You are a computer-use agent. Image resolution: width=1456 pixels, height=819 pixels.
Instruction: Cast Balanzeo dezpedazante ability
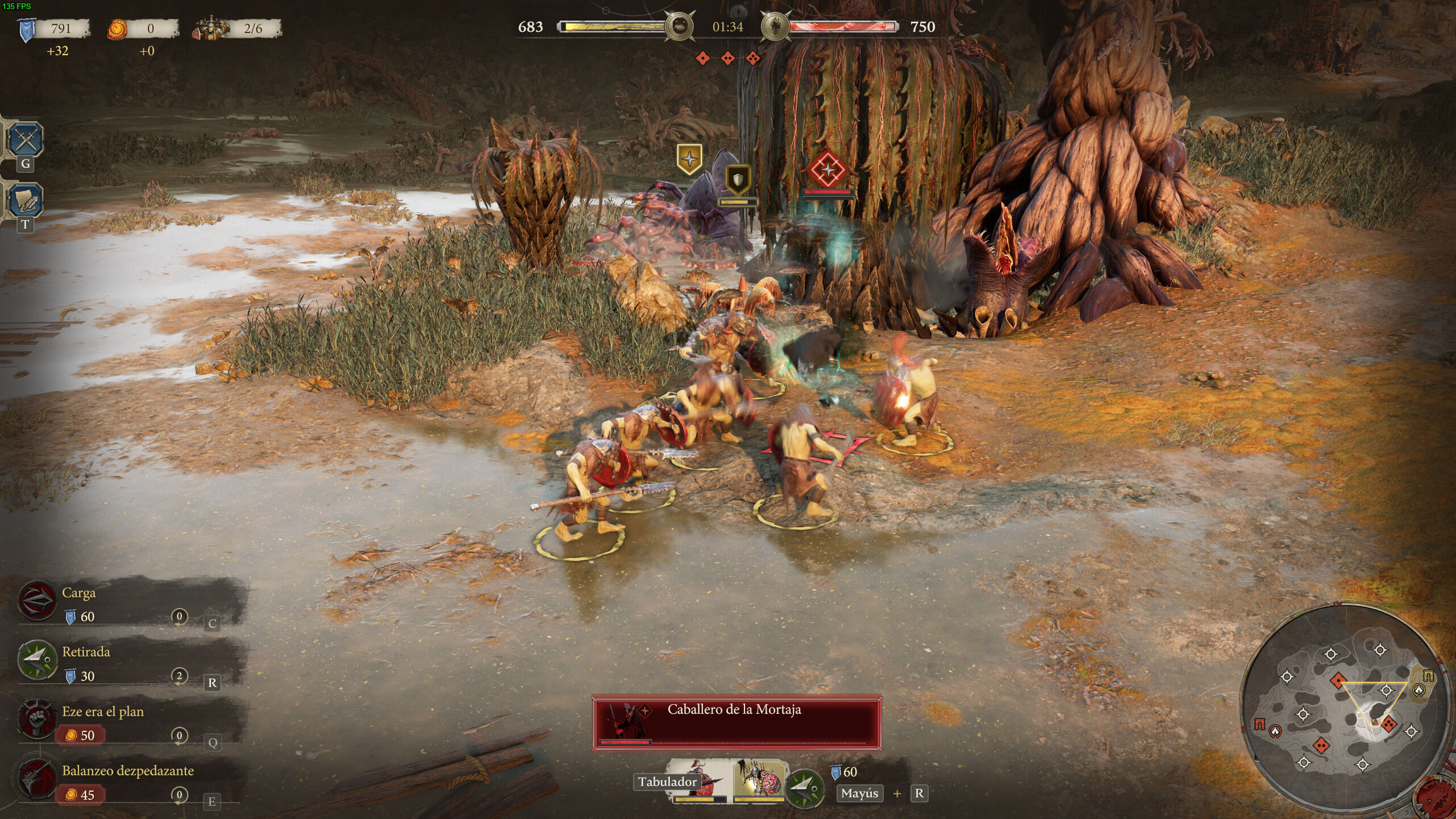[x=38, y=779]
